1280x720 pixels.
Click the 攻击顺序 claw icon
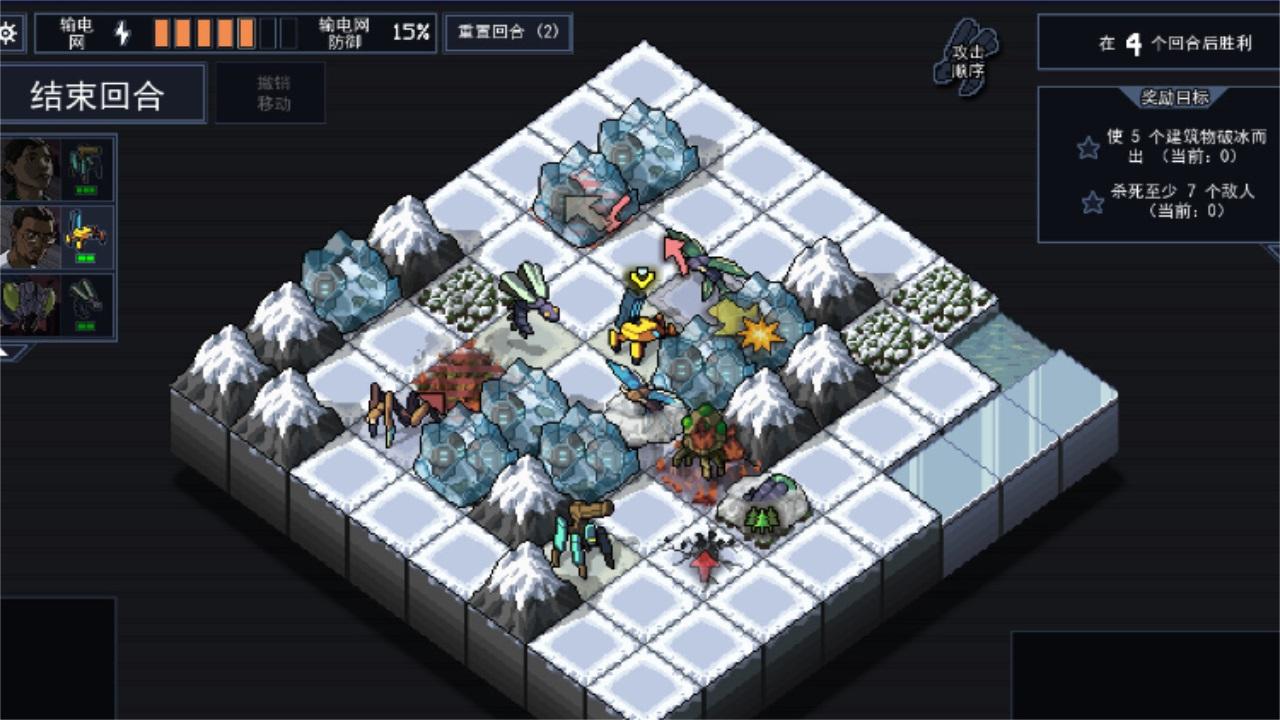click(966, 60)
